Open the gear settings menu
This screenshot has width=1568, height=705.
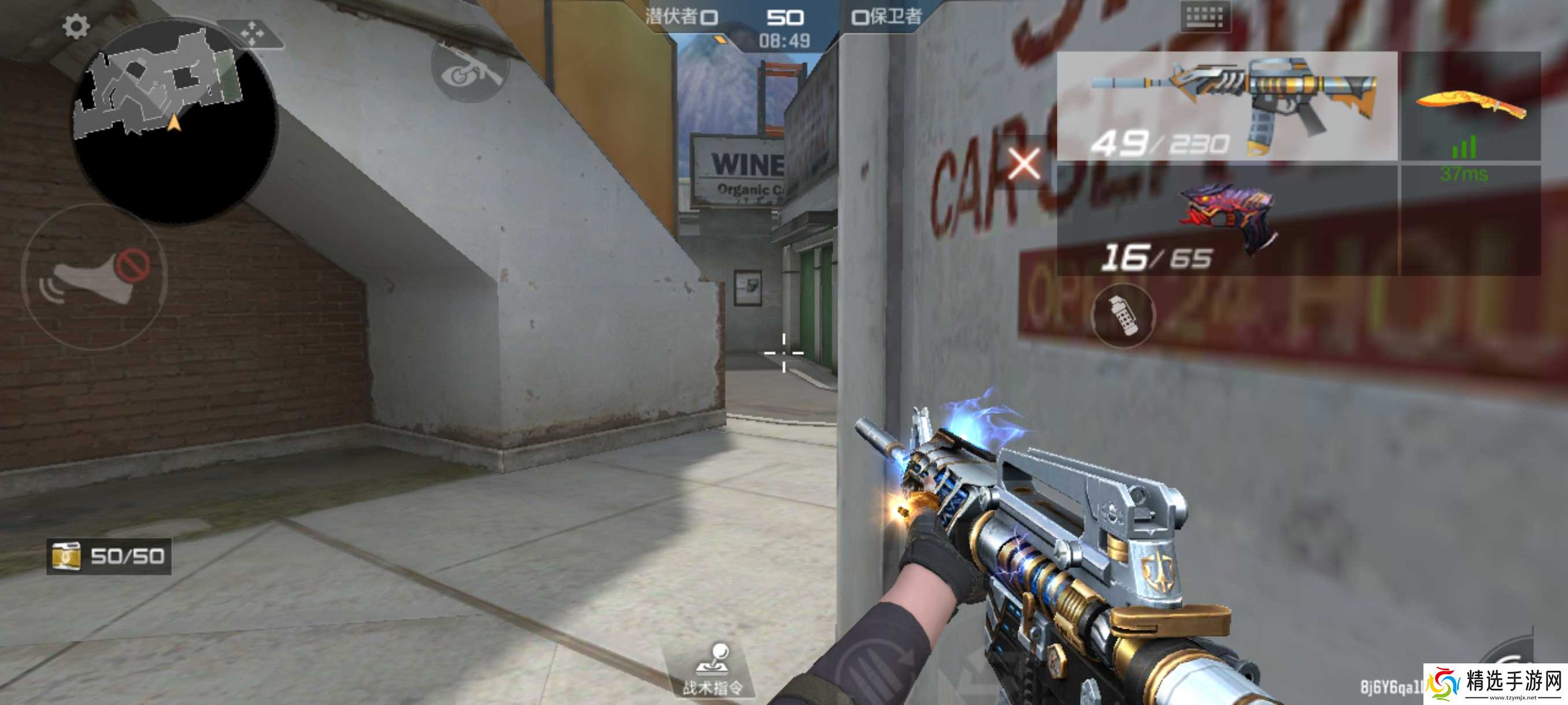(76, 27)
